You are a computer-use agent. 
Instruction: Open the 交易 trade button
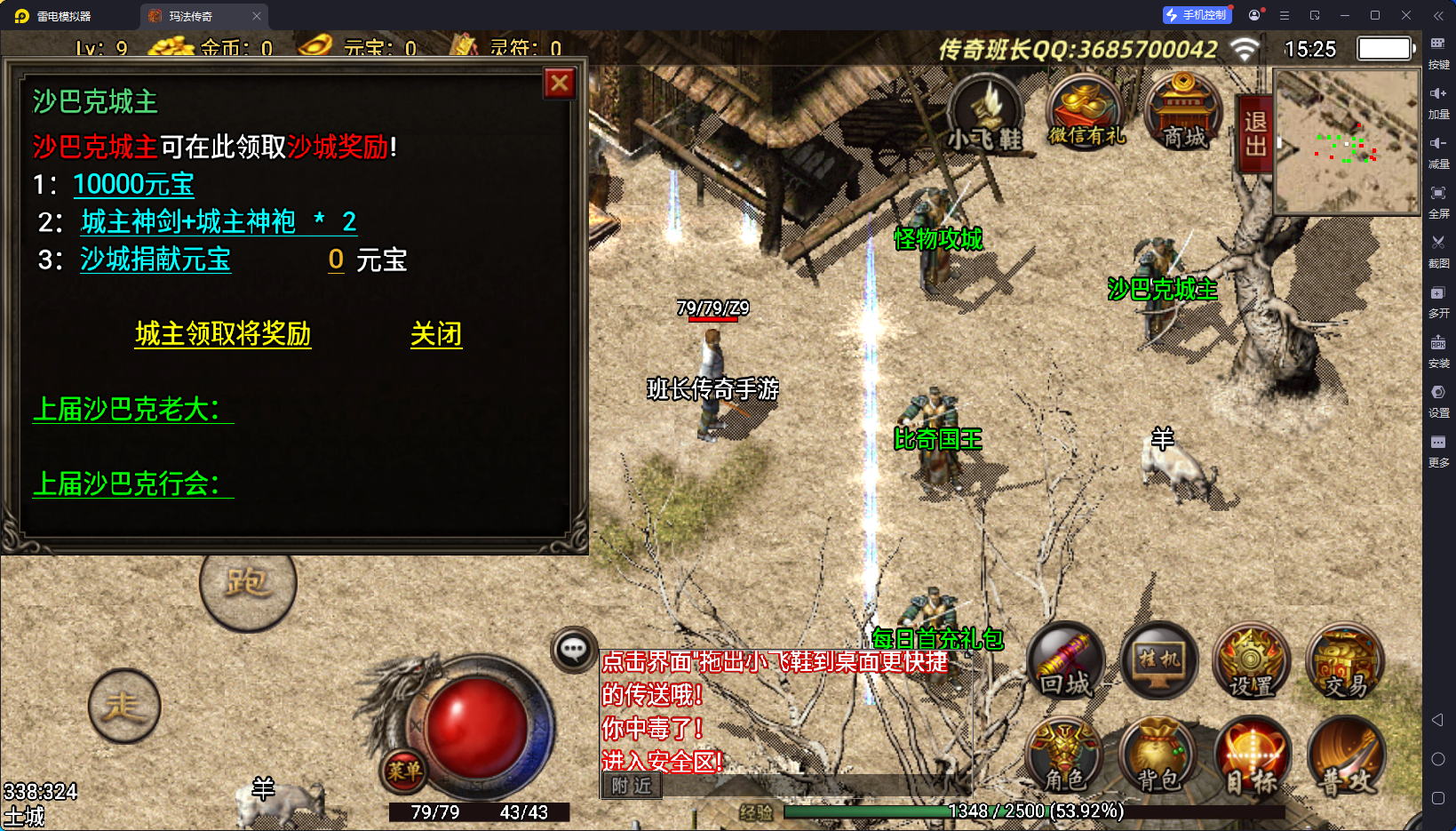pyautogui.click(x=1345, y=662)
